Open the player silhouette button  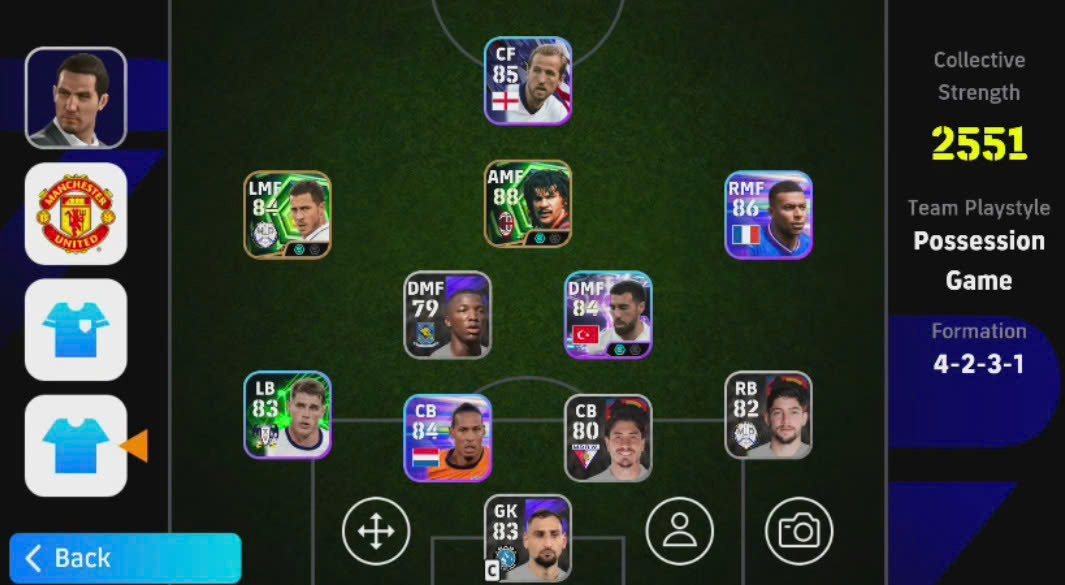[x=680, y=531]
